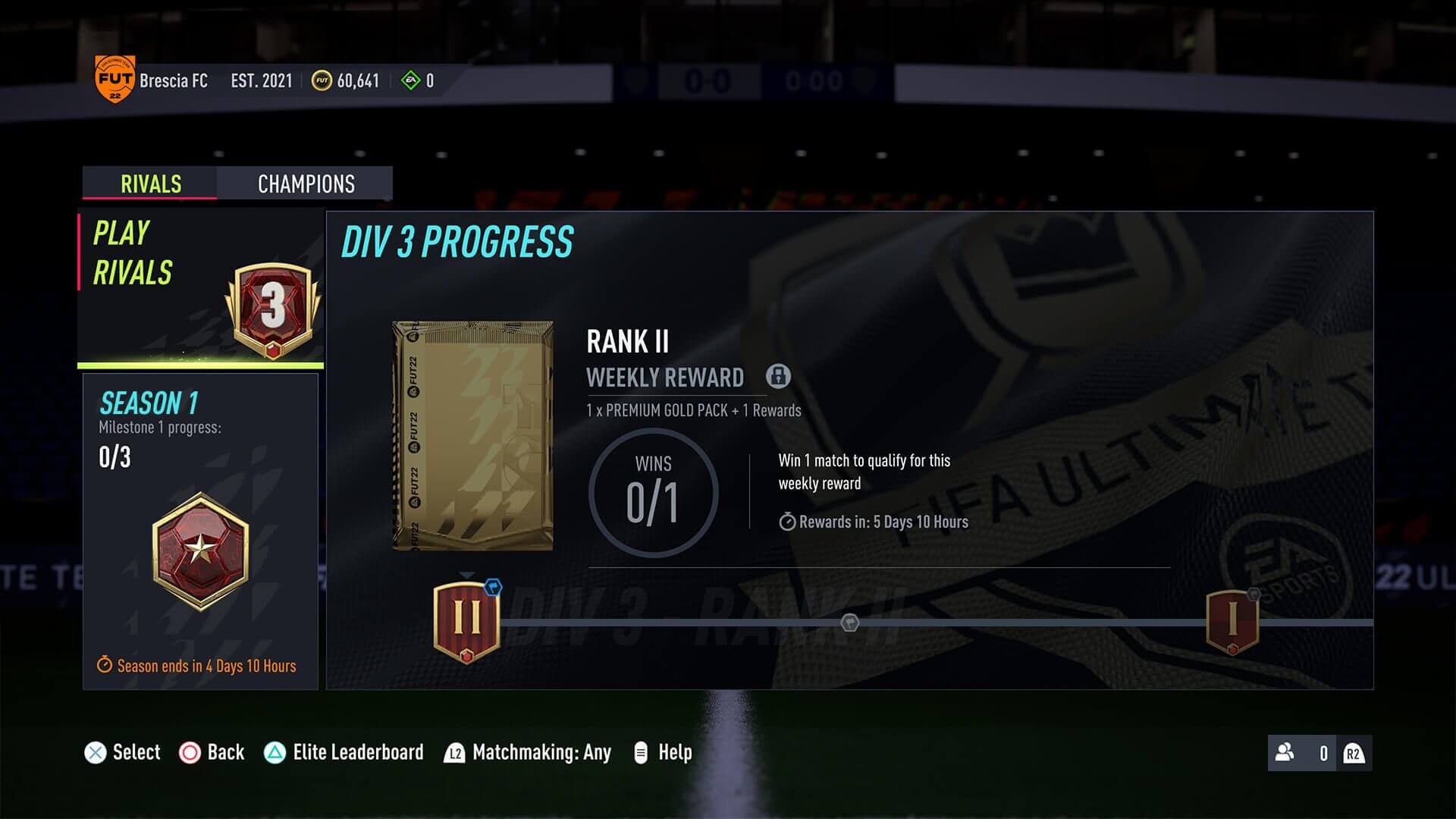This screenshot has height=819, width=1456.
Task: Expand the midpoint node on rank track
Action: pyautogui.click(x=849, y=623)
